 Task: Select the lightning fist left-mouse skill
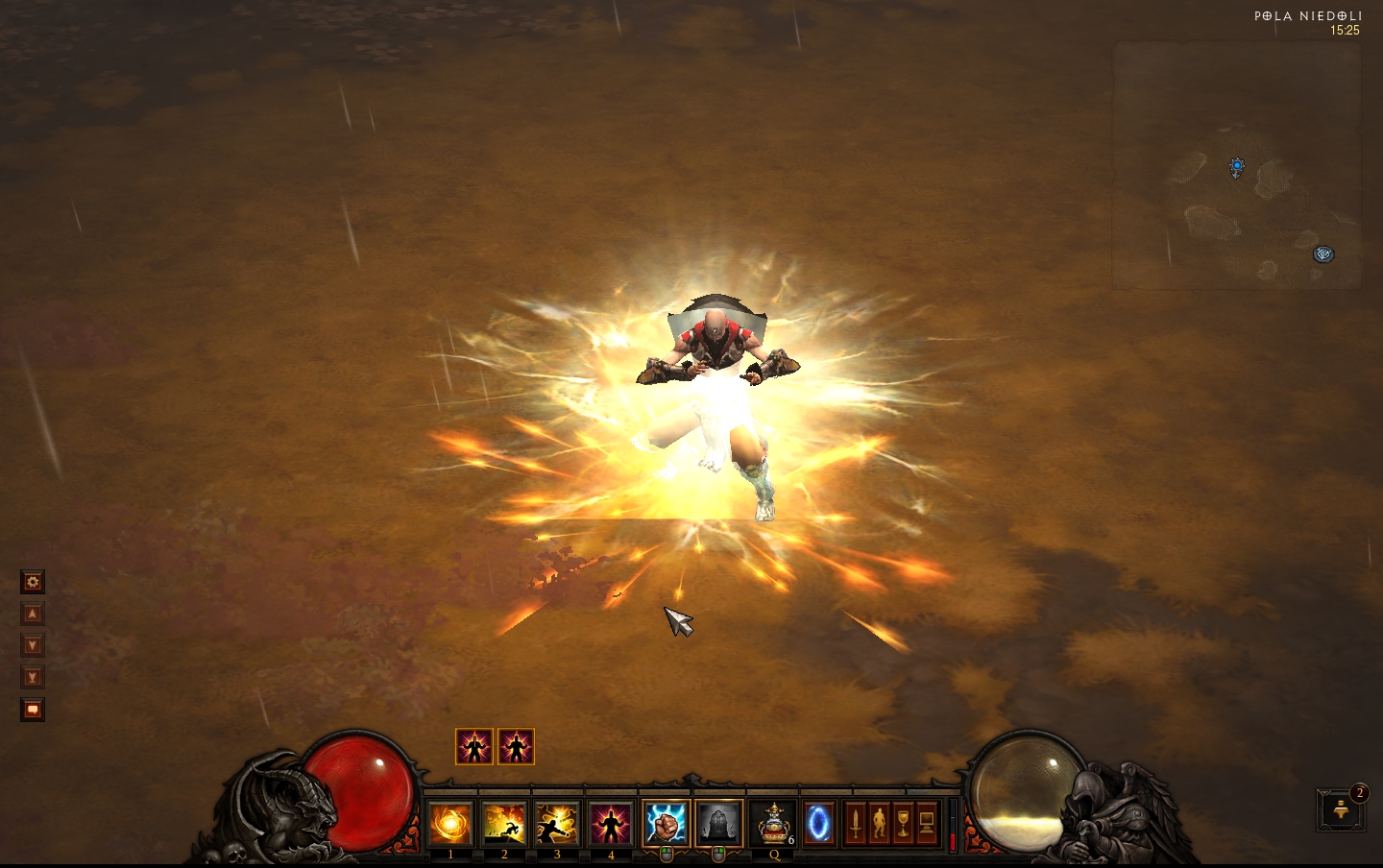click(666, 824)
